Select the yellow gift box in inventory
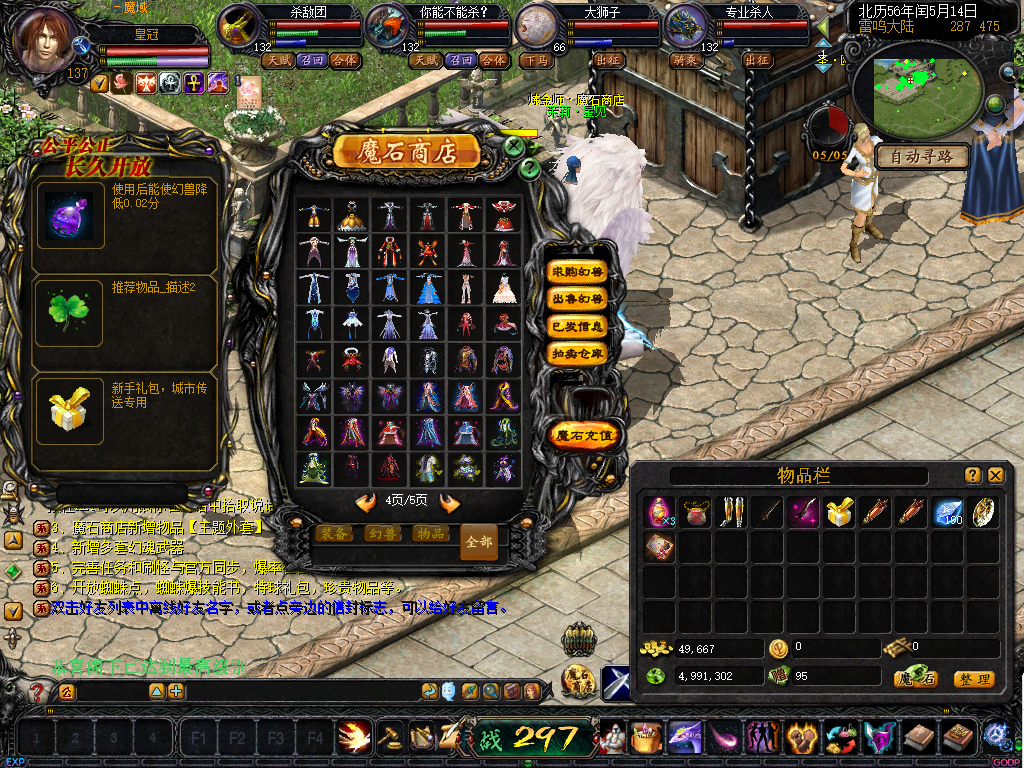This screenshot has width=1024, height=768. pos(838,513)
